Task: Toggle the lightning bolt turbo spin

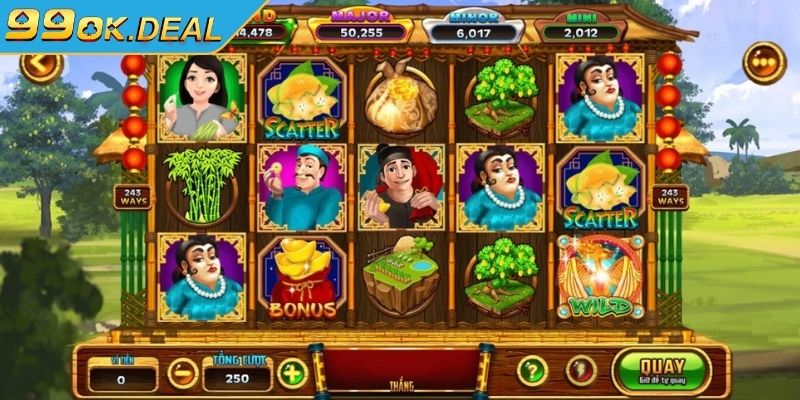Action: coord(580,371)
